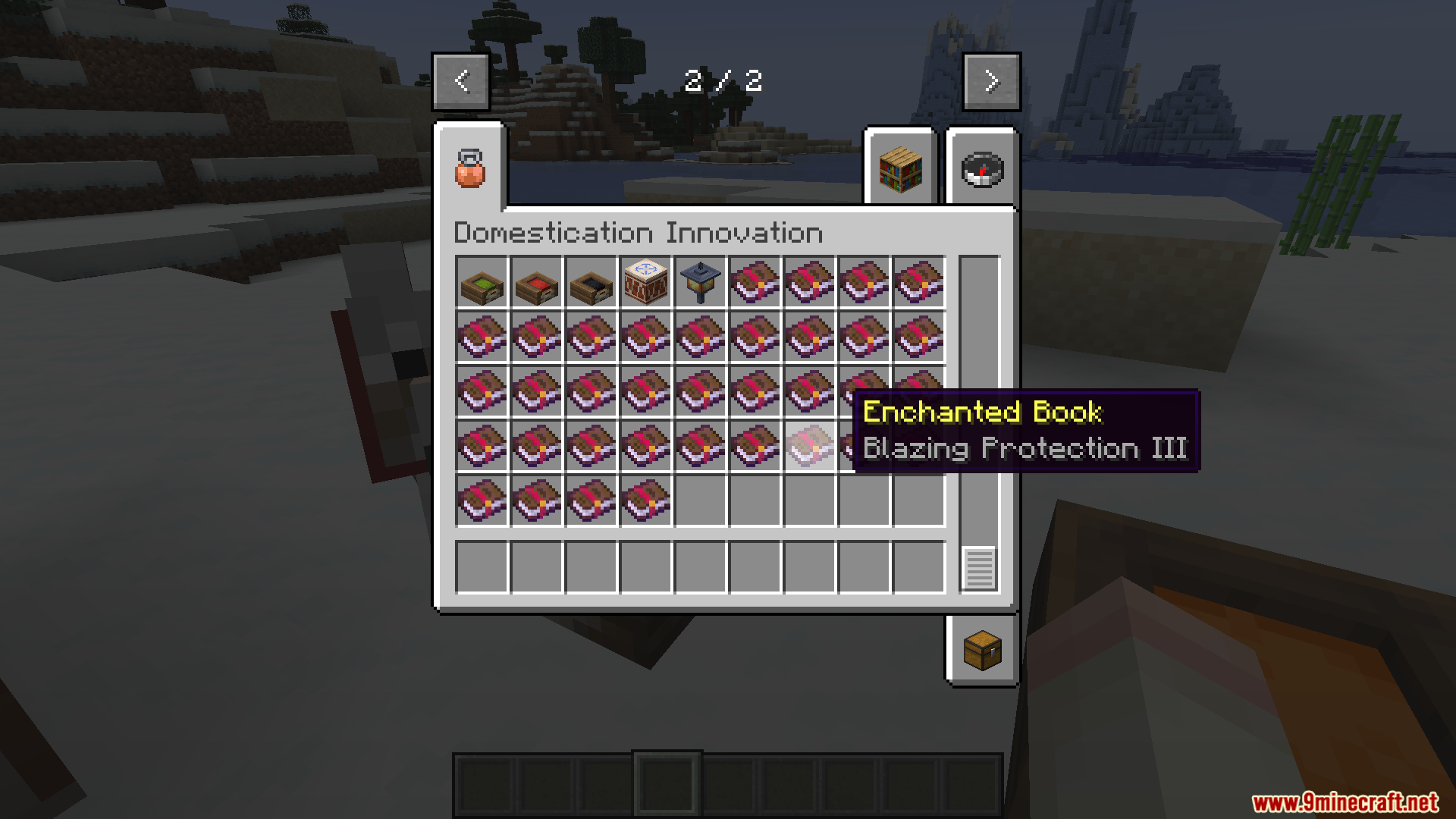Go to the previous page with left arrow
This screenshot has width=1456, height=819.
click(x=460, y=81)
